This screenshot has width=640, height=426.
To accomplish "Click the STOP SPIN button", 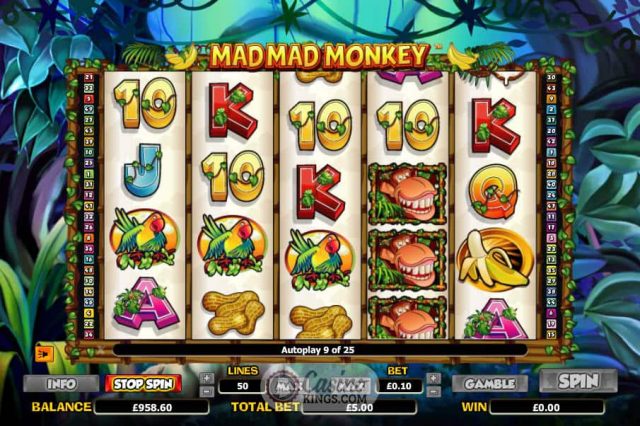I will pyautogui.click(x=143, y=383).
